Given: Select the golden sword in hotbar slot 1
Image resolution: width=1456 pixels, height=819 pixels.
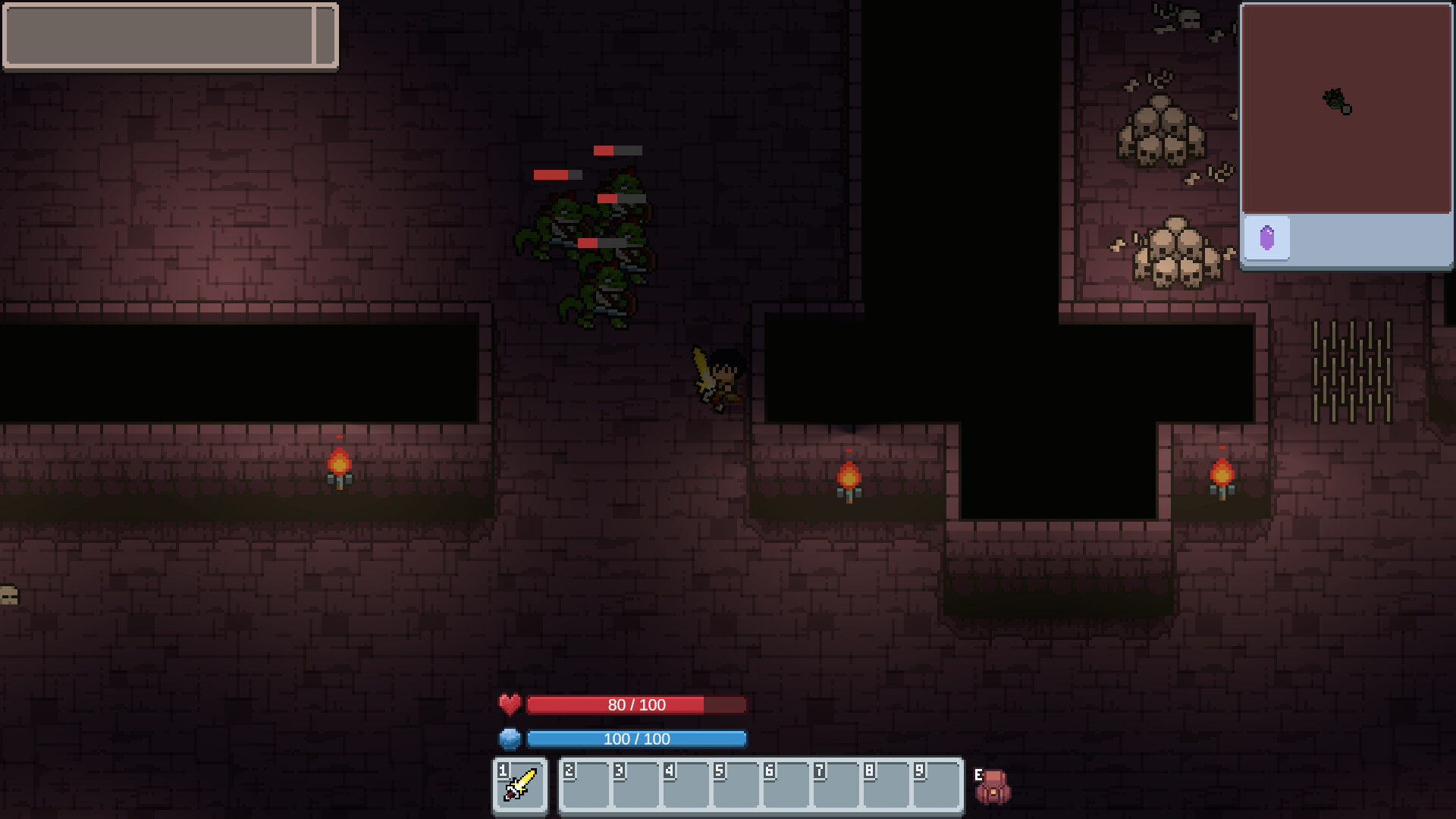Looking at the screenshot, I should click(x=520, y=786).
